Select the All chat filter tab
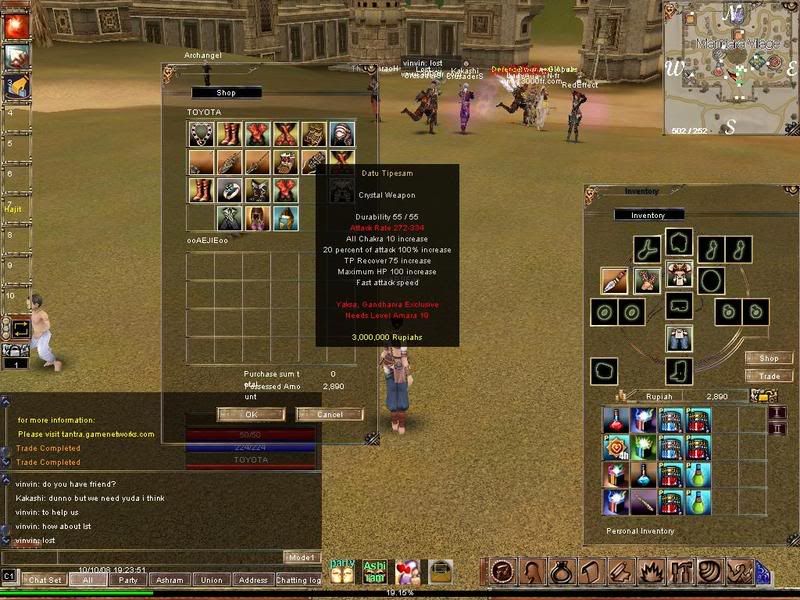Screen dimensions: 800x600 pyautogui.click(x=87, y=579)
